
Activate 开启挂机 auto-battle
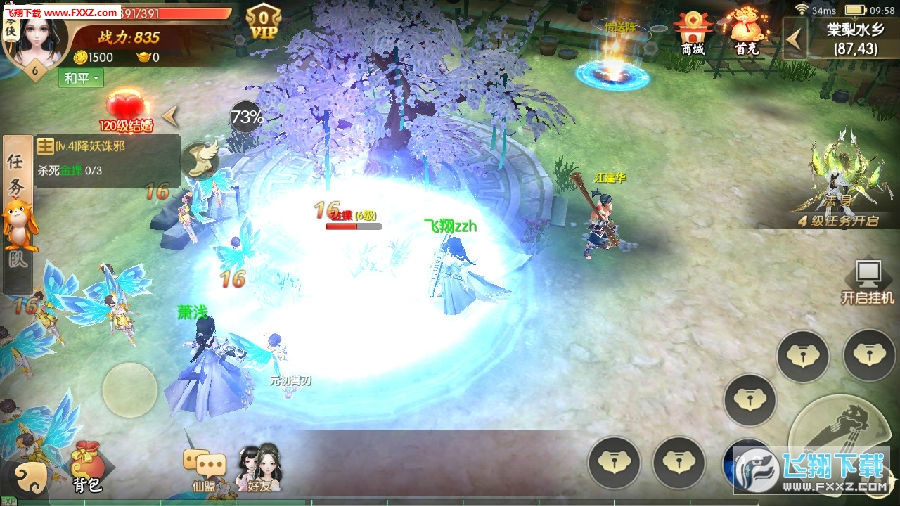[x=867, y=281]
